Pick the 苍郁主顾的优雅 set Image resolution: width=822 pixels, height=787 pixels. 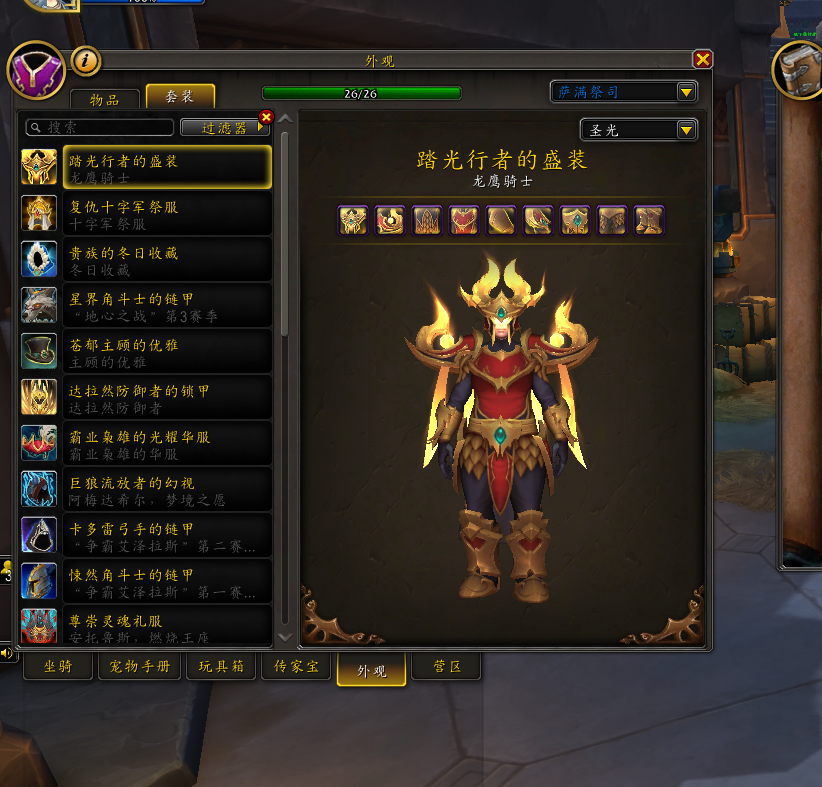point(146,352)
